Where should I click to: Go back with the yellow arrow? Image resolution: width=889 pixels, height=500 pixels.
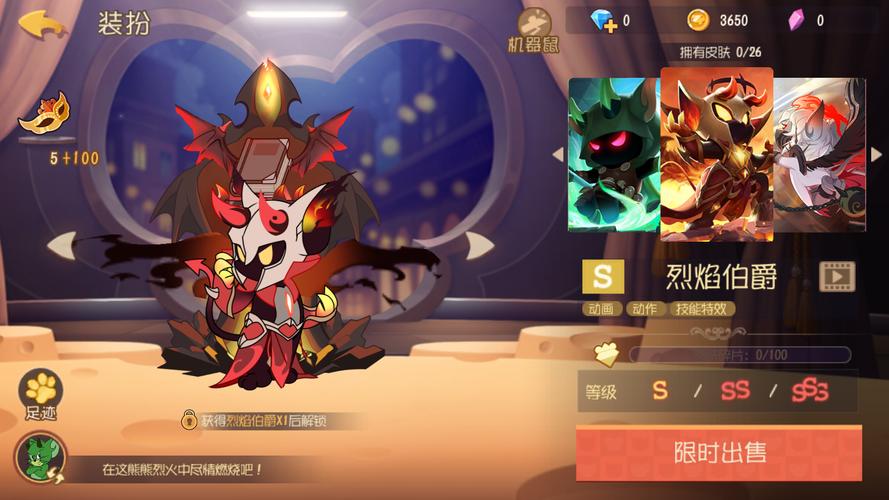click(40, 23)
